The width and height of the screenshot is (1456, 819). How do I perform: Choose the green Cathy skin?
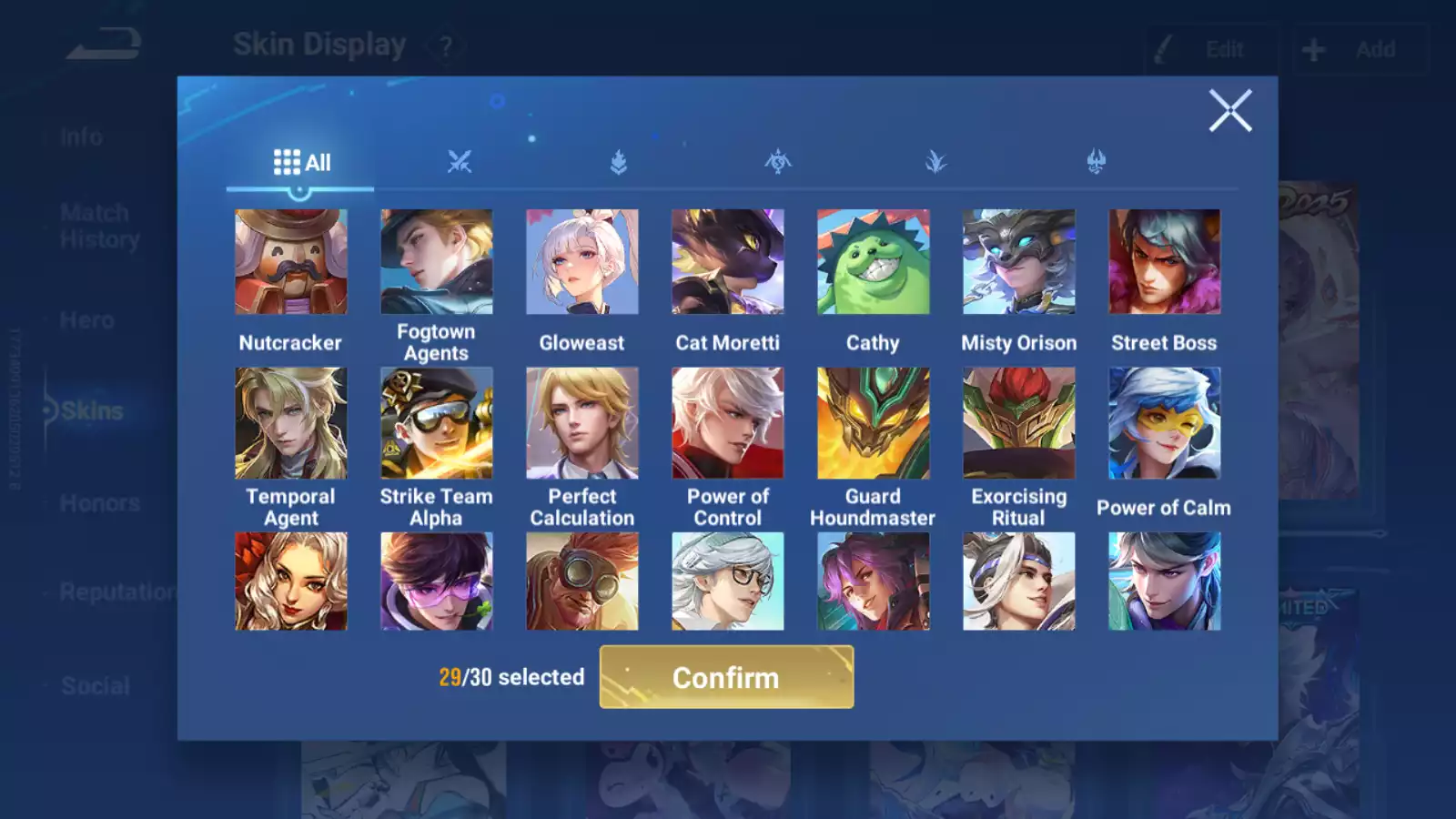874,262
